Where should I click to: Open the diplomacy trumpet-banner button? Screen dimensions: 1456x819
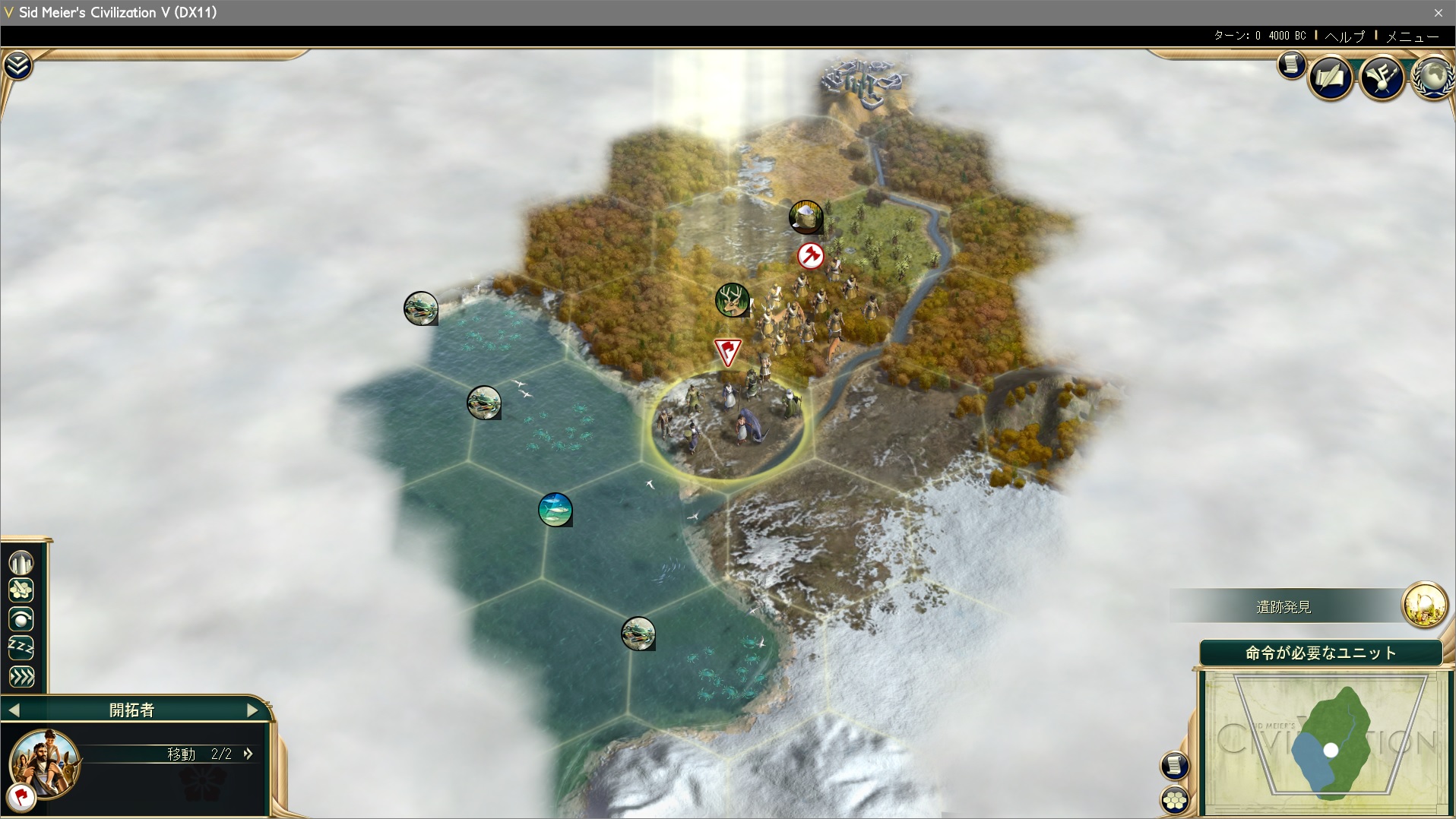pos(1382,77)
